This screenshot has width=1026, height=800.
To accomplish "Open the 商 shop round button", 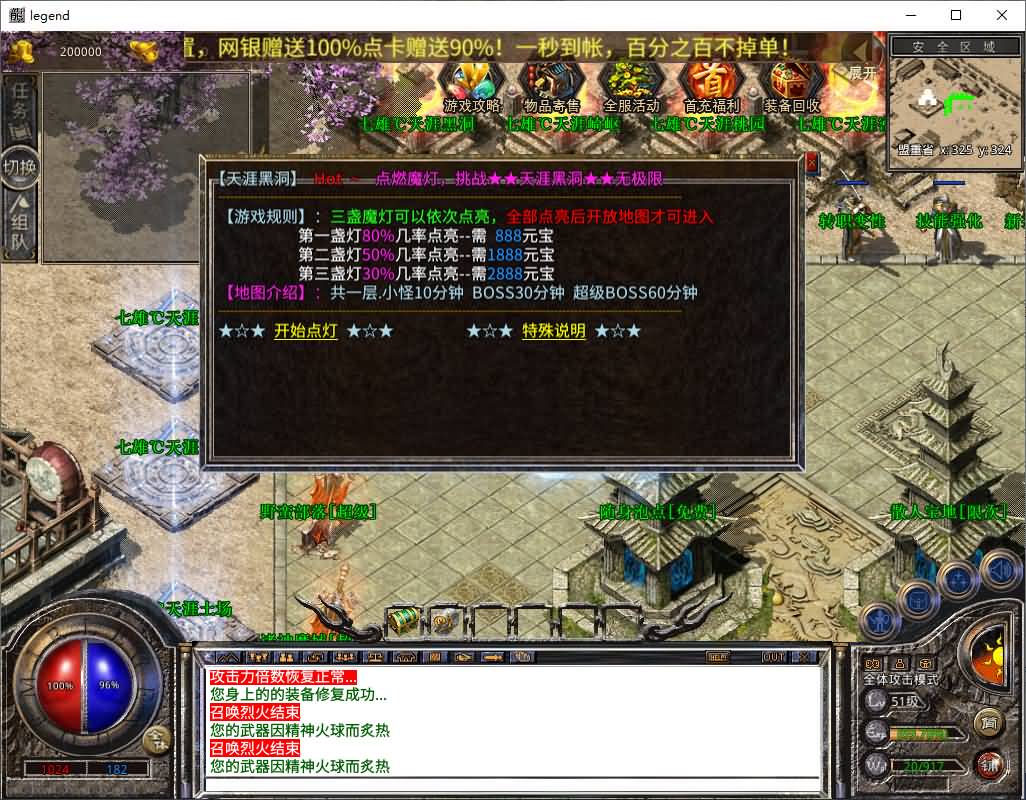I will coord(989,721).
